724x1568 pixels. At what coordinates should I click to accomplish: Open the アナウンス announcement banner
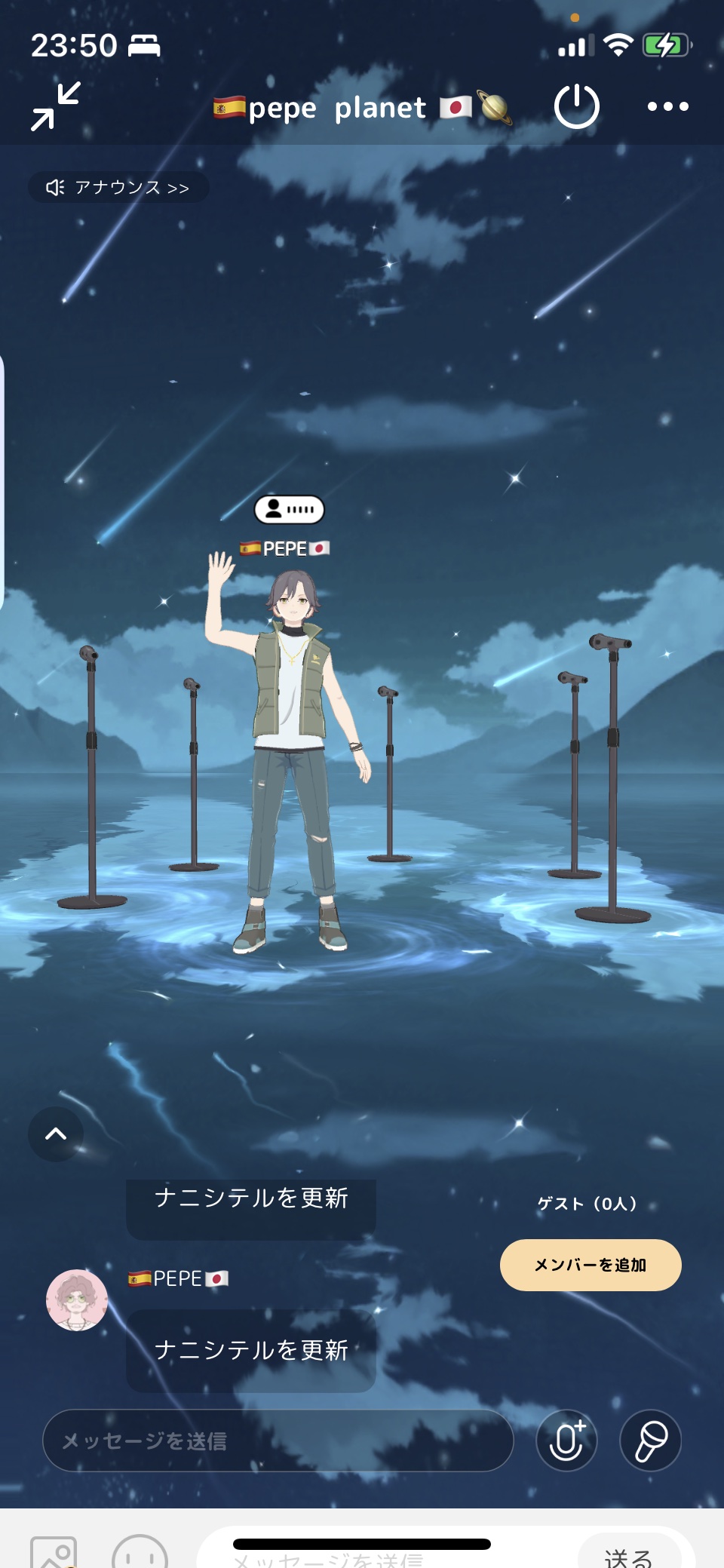click(x=118, y=187)
